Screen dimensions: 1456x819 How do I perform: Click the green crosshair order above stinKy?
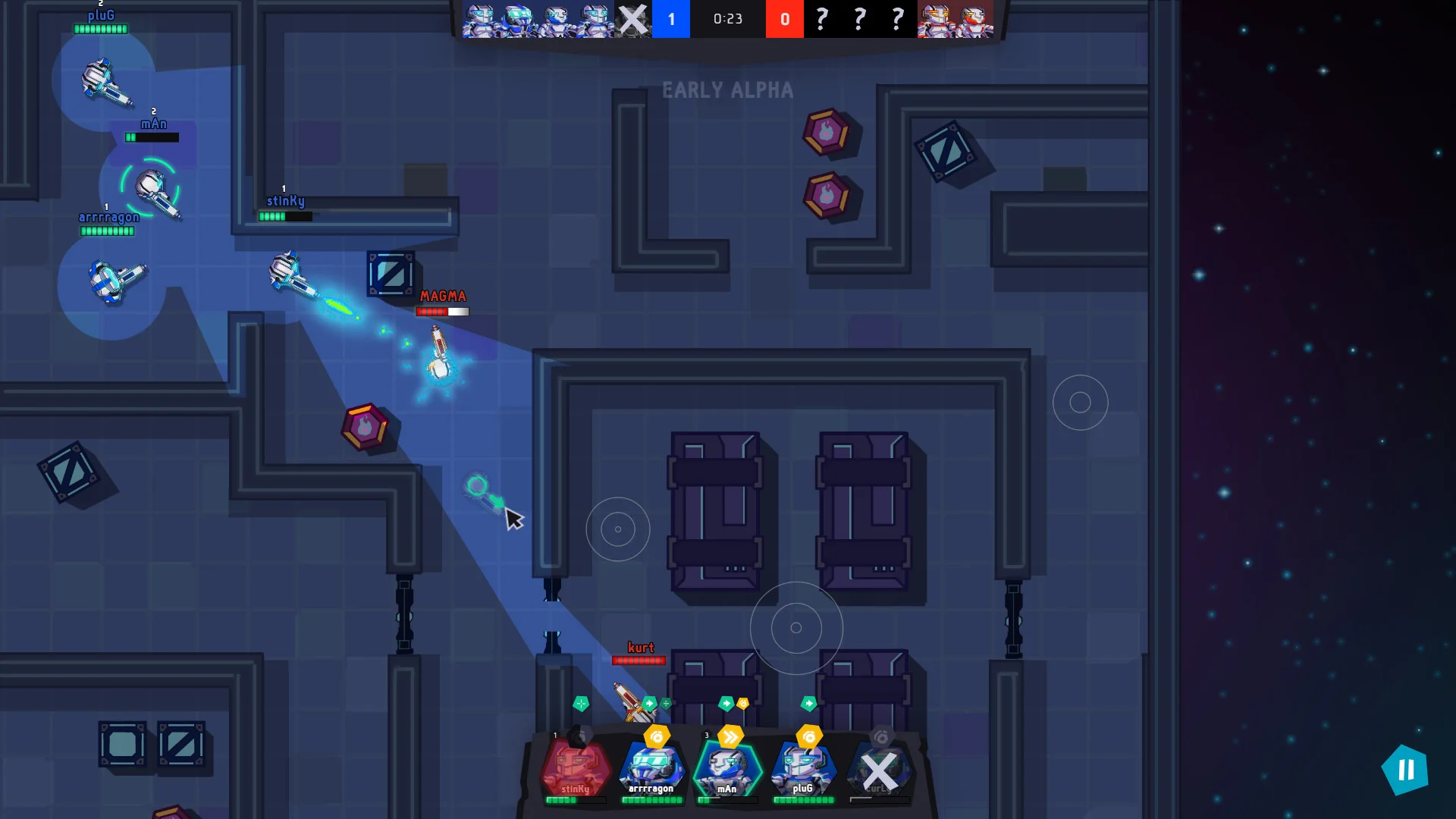point(581,704)
